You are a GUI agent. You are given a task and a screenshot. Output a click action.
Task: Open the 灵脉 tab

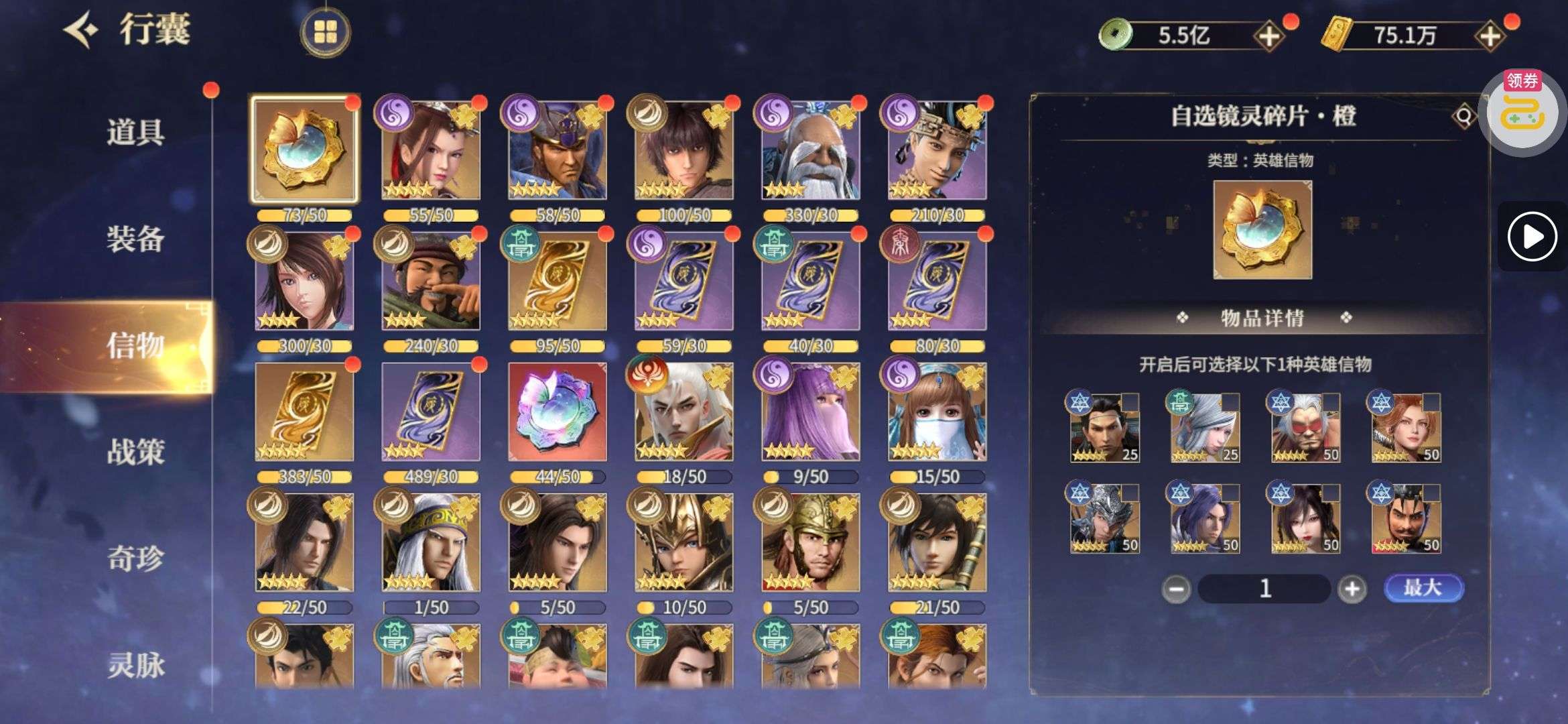pos(135,665)
